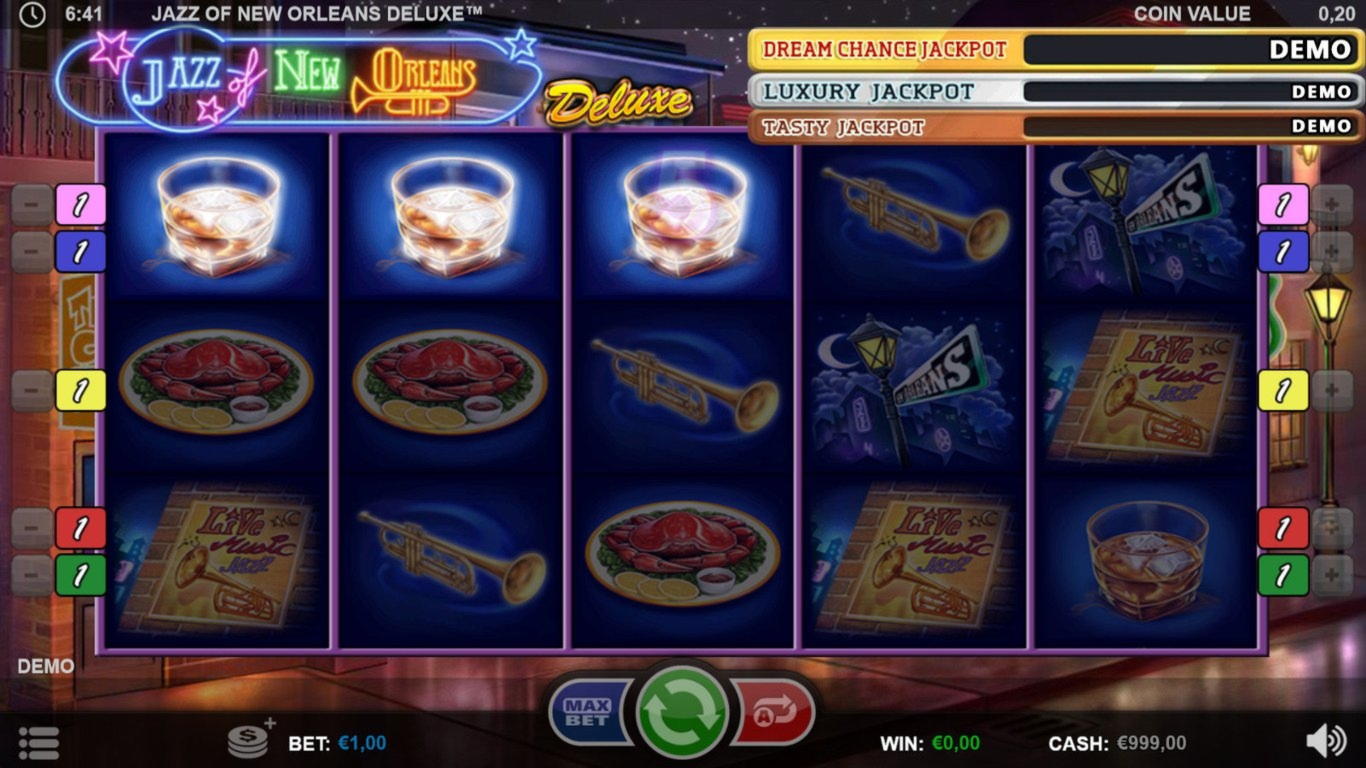The height and width of the screenshot is (768, 1366).
Task: Toggle the pink payline 1 marker on the left
Action: [78, 205]
